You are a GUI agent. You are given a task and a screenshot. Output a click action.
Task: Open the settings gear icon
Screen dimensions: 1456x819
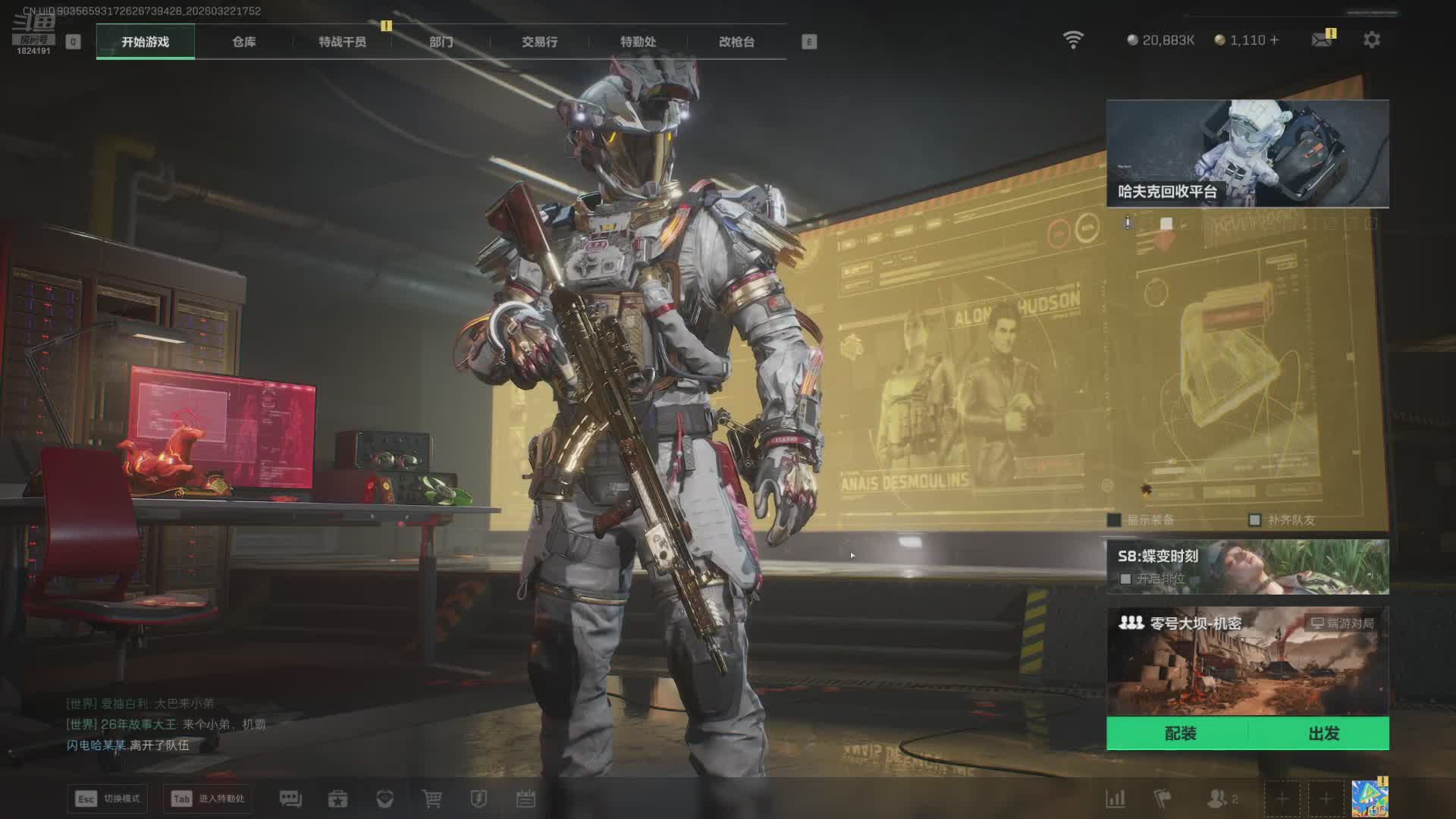[x=1371, y=39]
